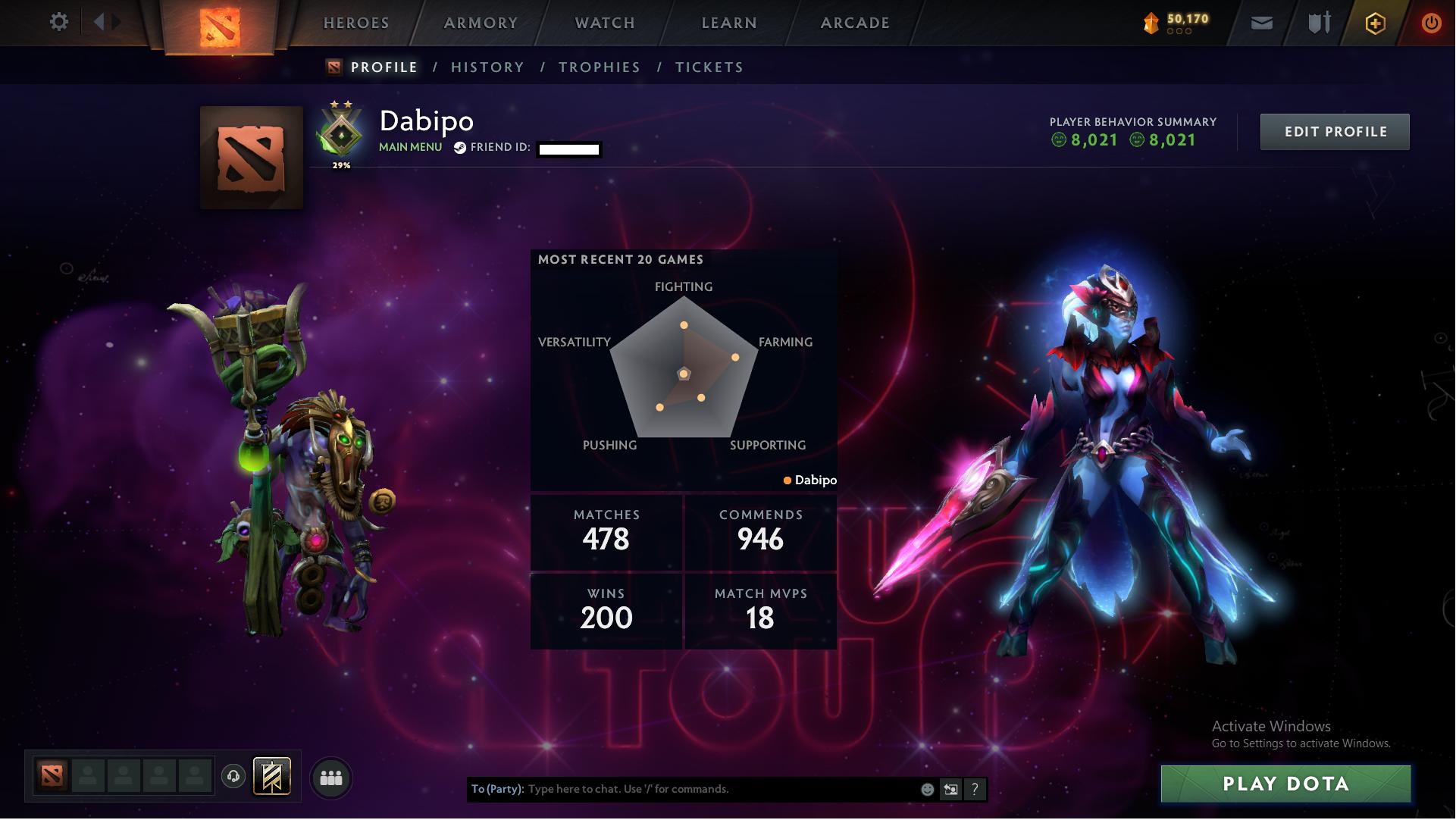Open the friends list icon
The image size is (1456, 820).
(331, 777)
